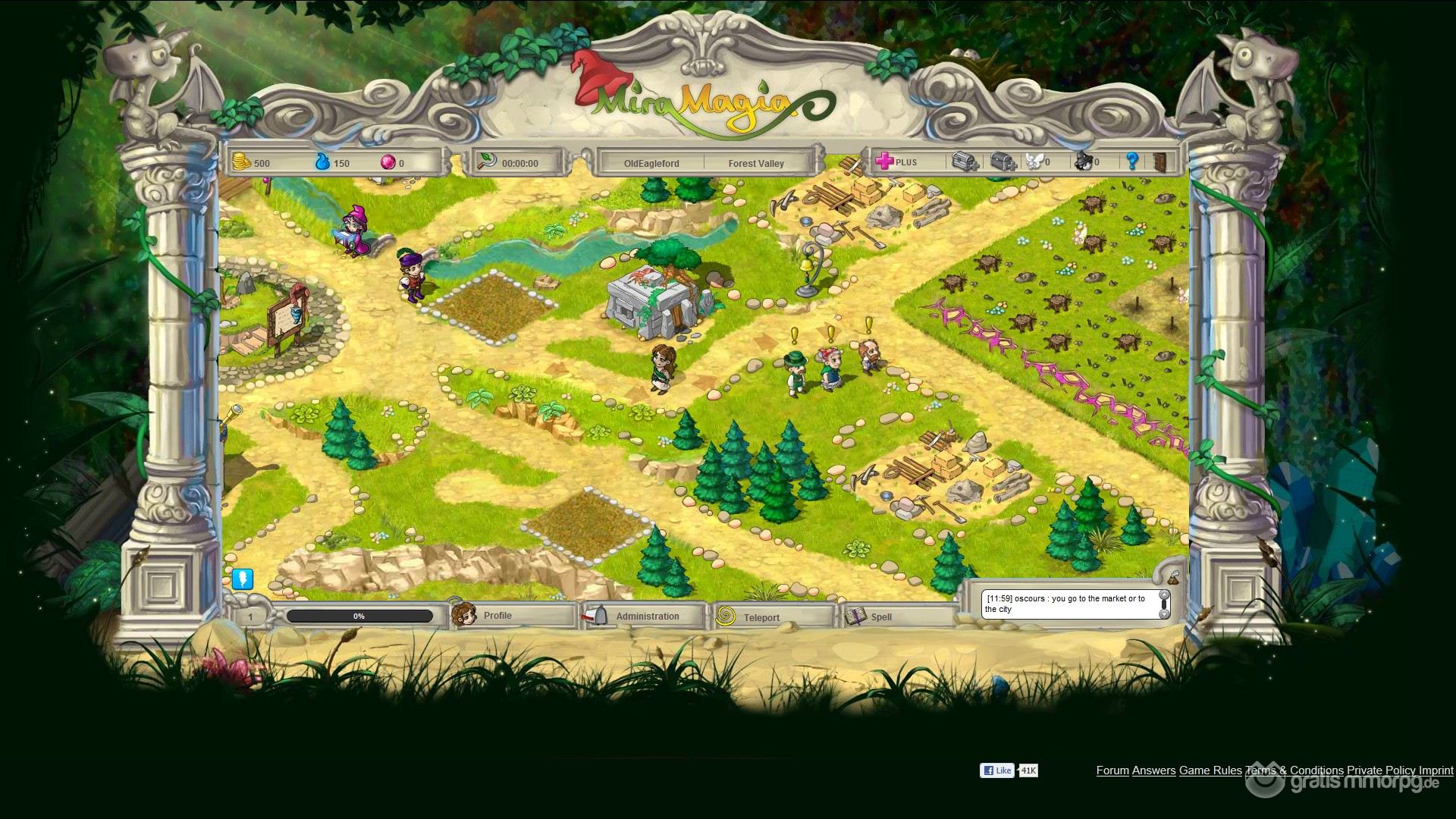Open the Game Rules link
Image resolution: width=1456 pixels, height=819 pixels.
point(1210,770)
